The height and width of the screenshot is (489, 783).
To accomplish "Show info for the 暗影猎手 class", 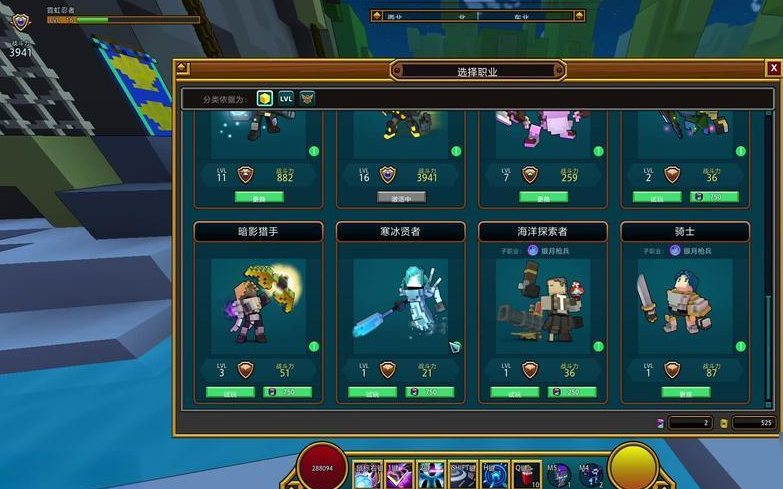I will point(314,346).
